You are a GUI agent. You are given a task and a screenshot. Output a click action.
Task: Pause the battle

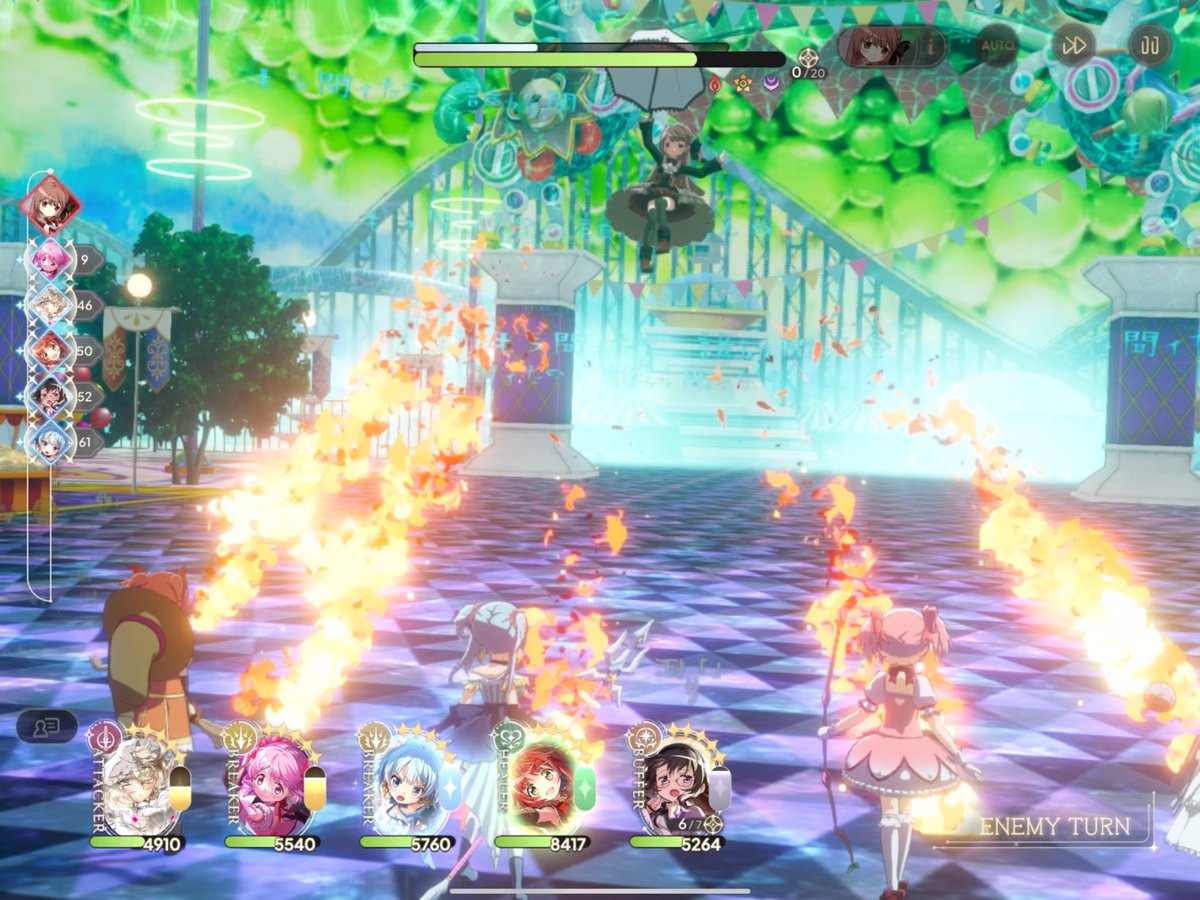coord(1150,46)
